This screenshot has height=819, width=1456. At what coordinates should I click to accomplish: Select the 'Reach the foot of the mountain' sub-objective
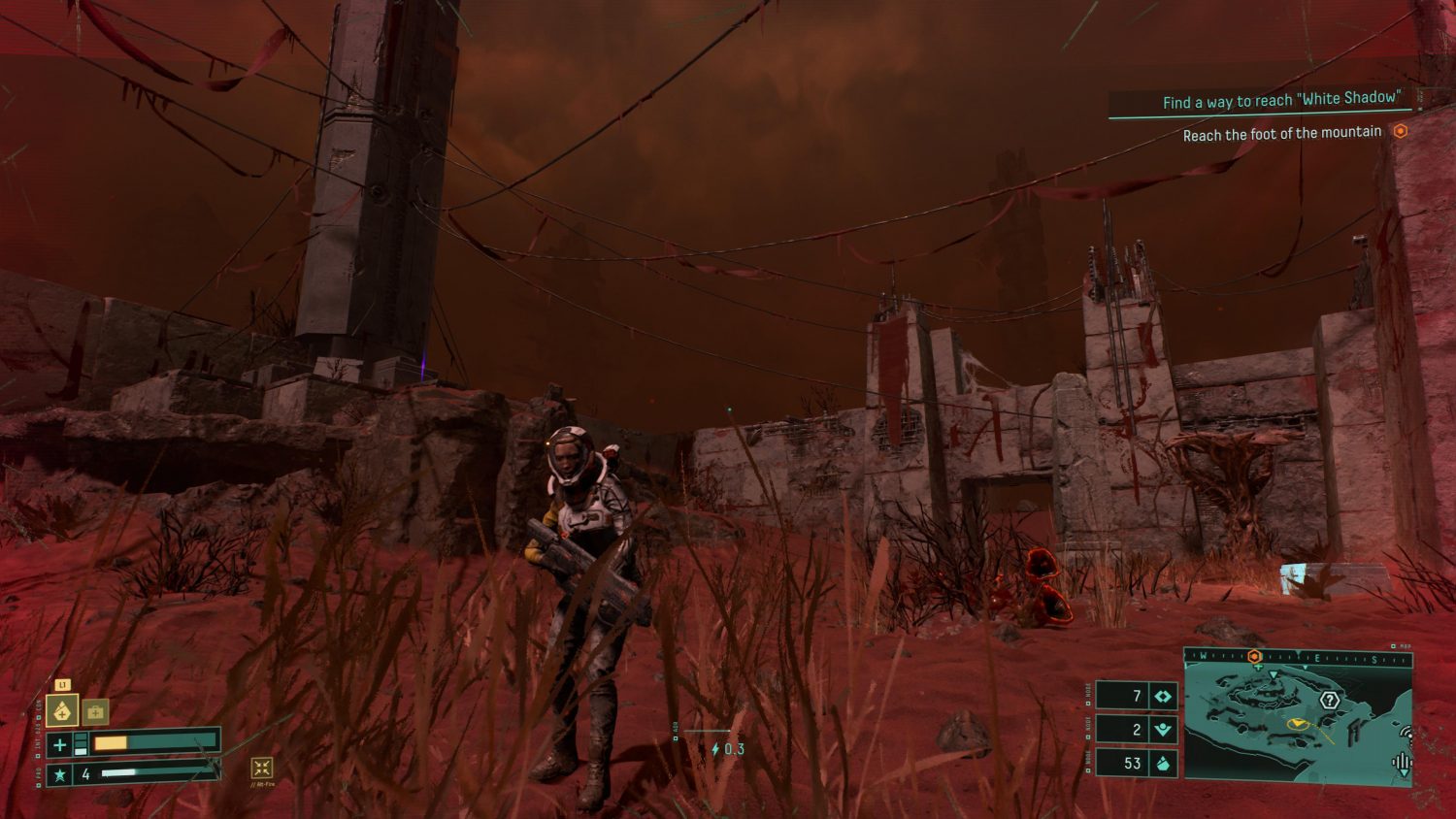(1281, 133)
